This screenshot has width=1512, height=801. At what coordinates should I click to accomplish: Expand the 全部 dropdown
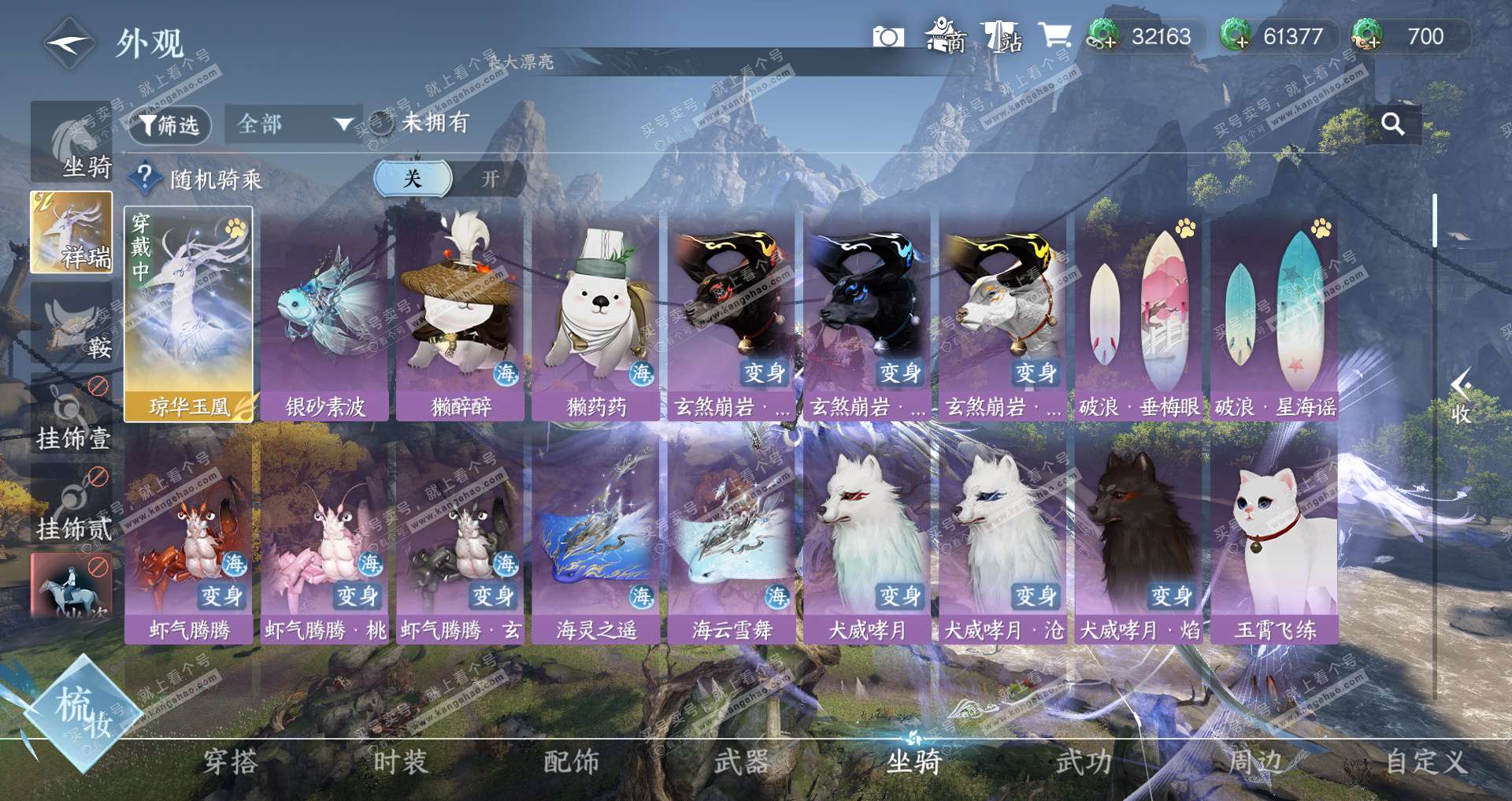point(293,124)
